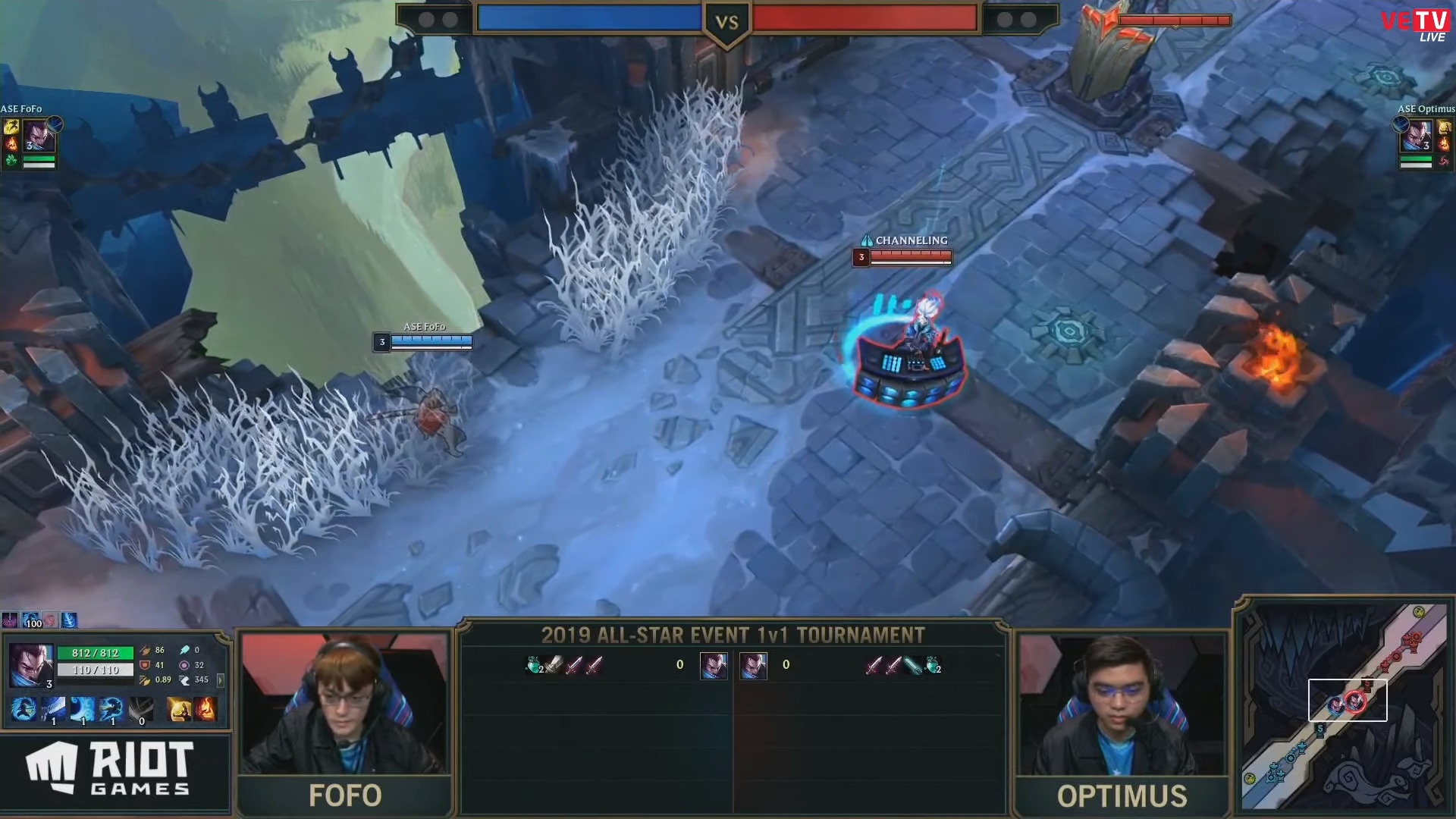Select Yasuo's Way of the Wanderer passive icon
Viewport: 1456px width, 819px height.
click(24, 709)
